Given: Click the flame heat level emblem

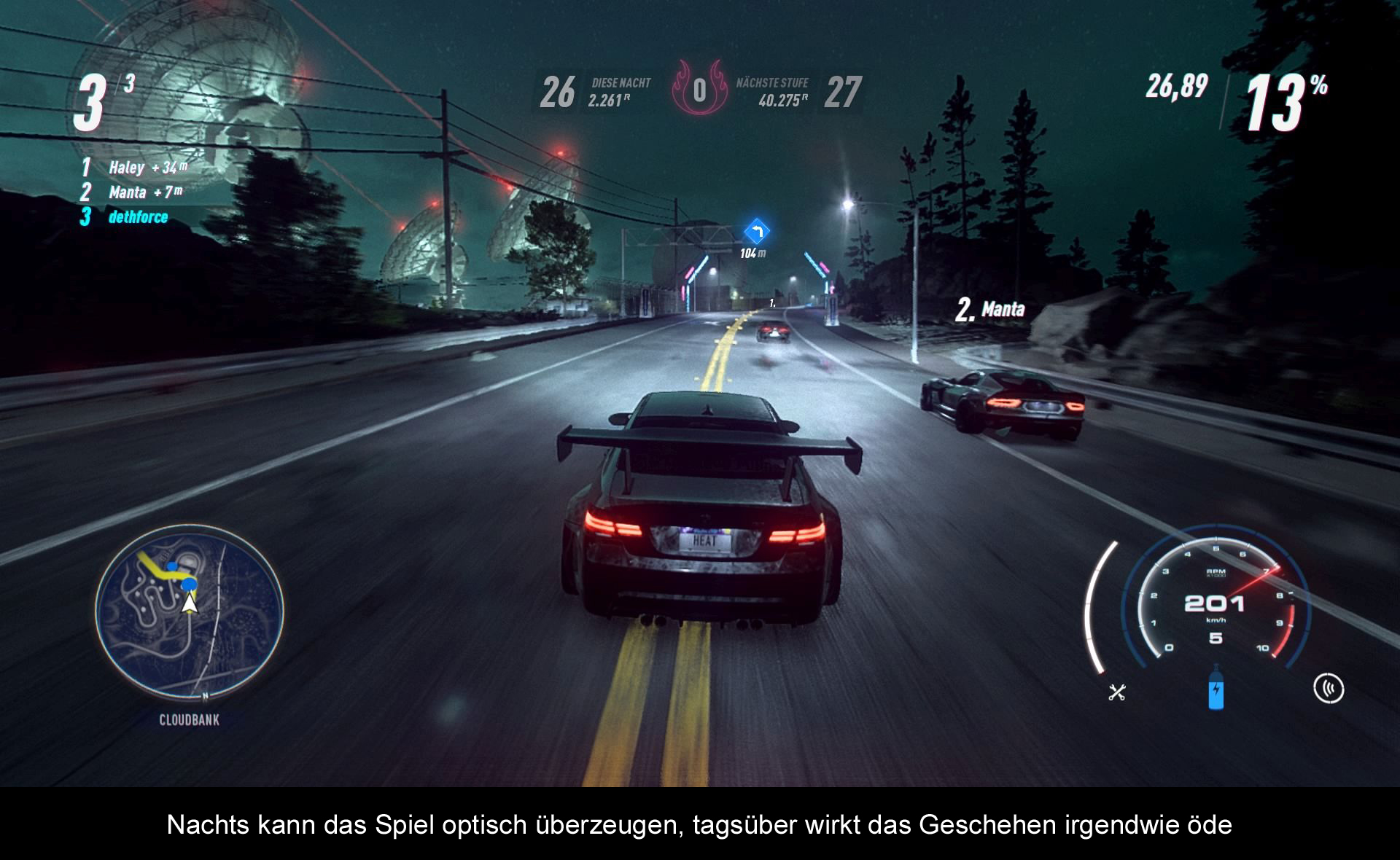Looking at the screenshot, I should pyautogui.click(x=699, y=90).
